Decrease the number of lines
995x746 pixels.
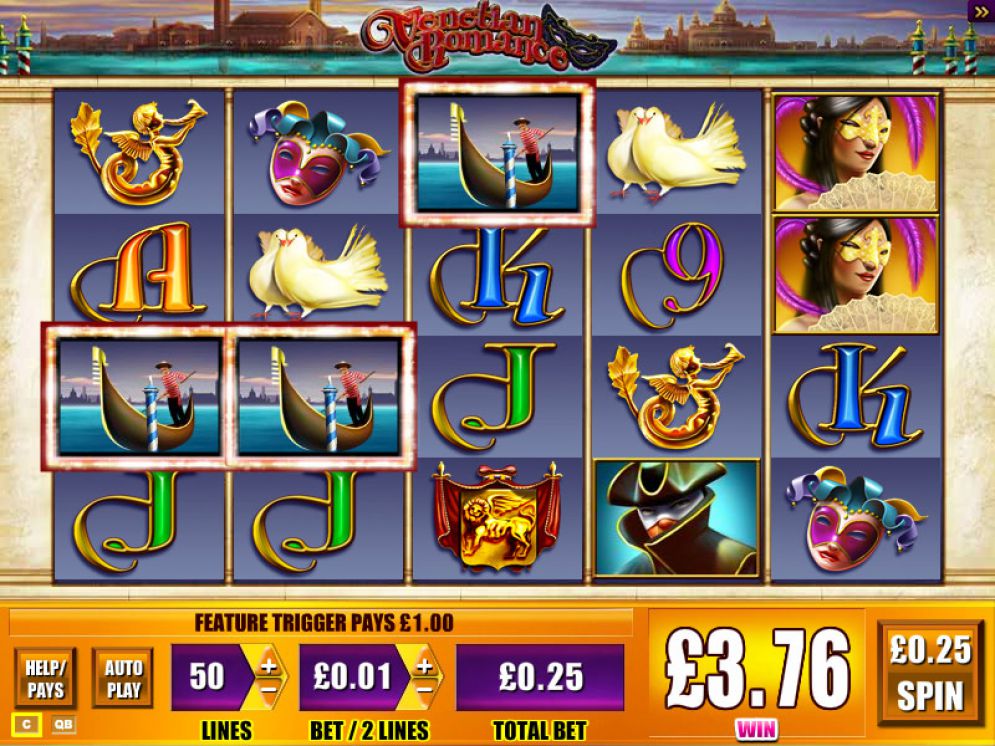tap(269, 689)
